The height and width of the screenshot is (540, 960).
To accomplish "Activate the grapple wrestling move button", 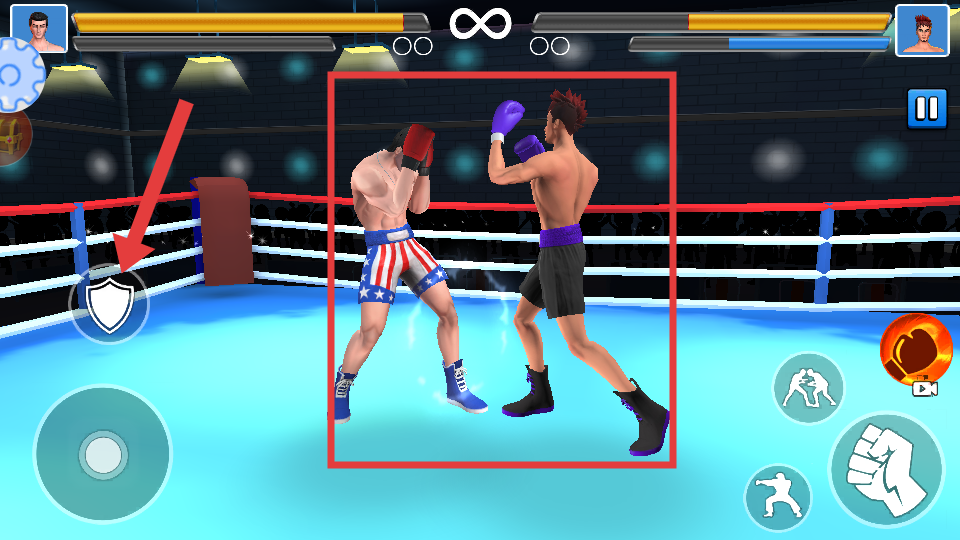I will point(808,388).
